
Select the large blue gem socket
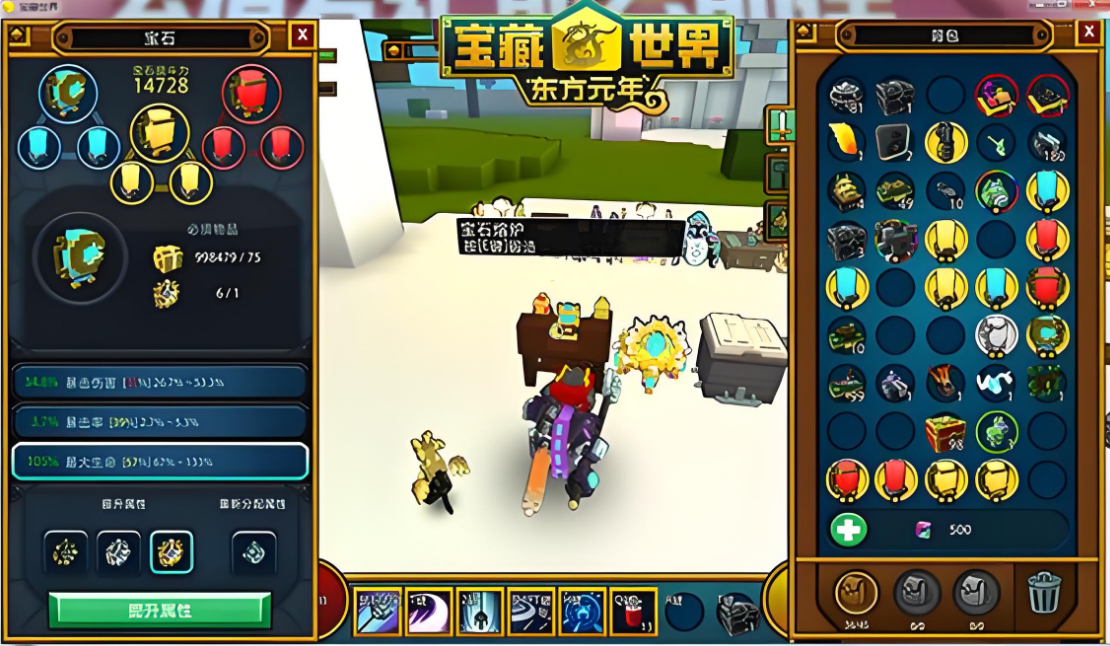click(68, 92)
